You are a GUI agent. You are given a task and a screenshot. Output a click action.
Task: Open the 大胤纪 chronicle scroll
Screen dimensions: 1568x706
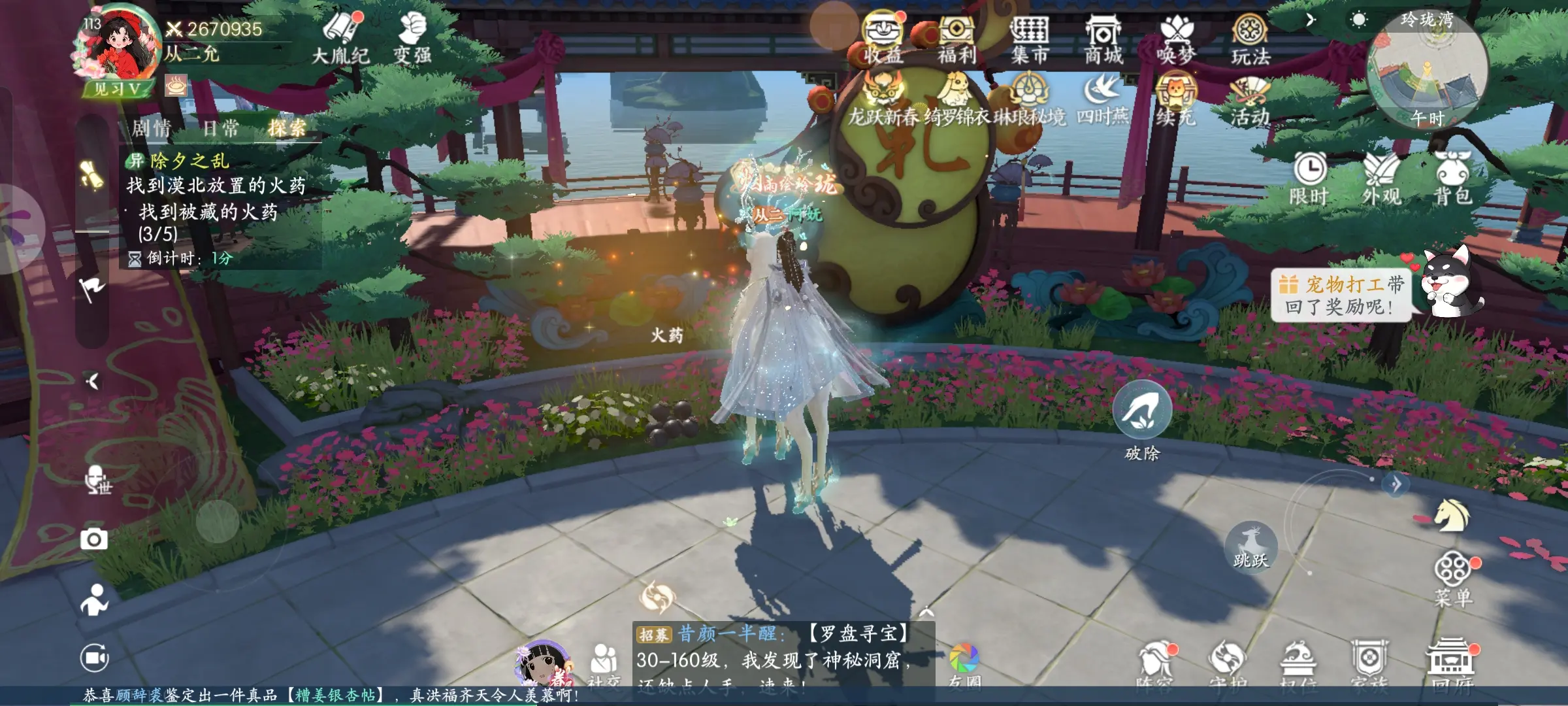point(341,37)
